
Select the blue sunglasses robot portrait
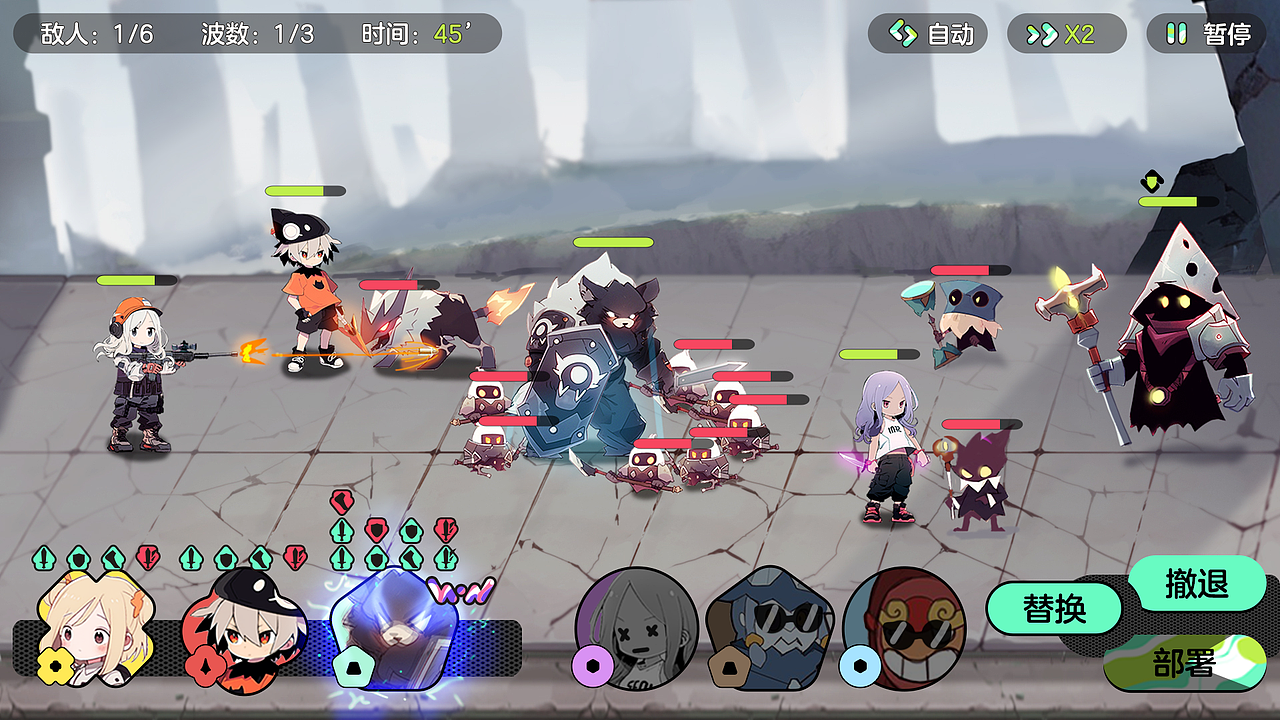coord(769,628)
